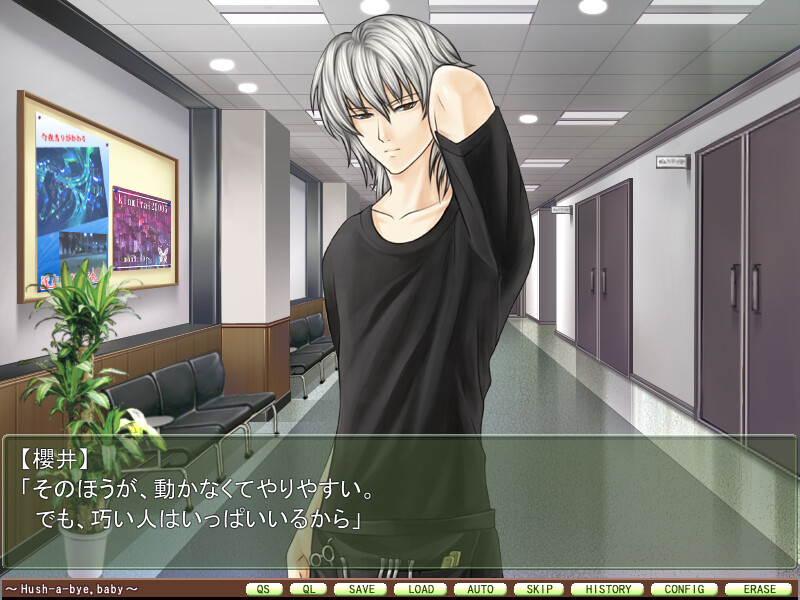Image resolution: width=800 pixels, height=600 pixels.
Task: Open the SAVE menu
Action: pyautogui.click(x=361, y=589)
